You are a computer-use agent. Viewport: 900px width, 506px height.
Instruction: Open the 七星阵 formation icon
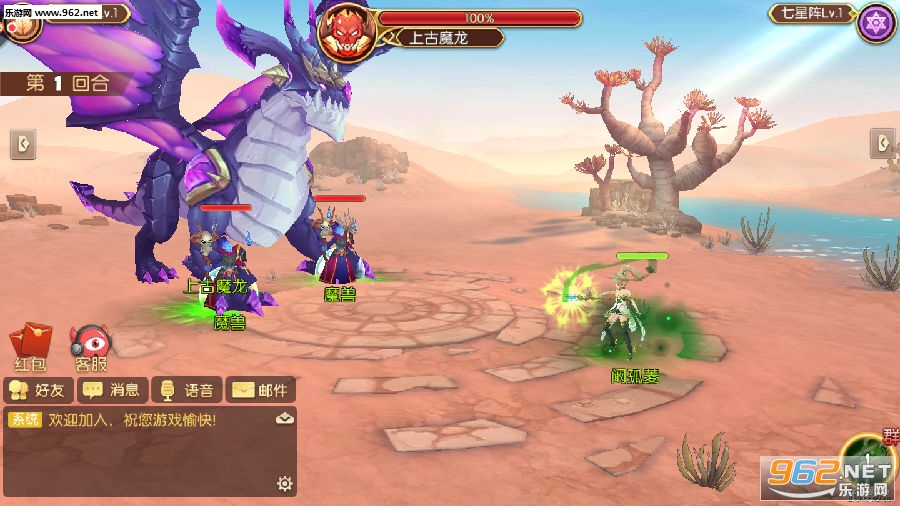pyautogui.click(x=876, y=22)
